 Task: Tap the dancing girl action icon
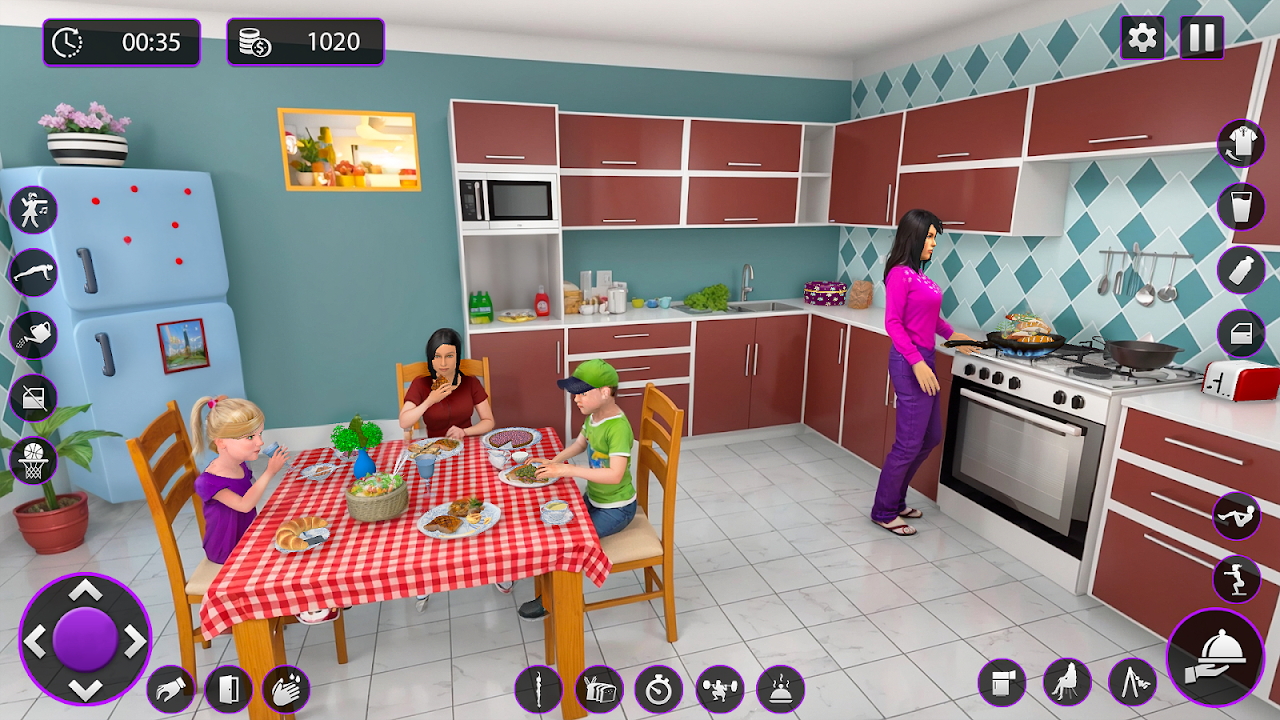[x=34, y=210]
